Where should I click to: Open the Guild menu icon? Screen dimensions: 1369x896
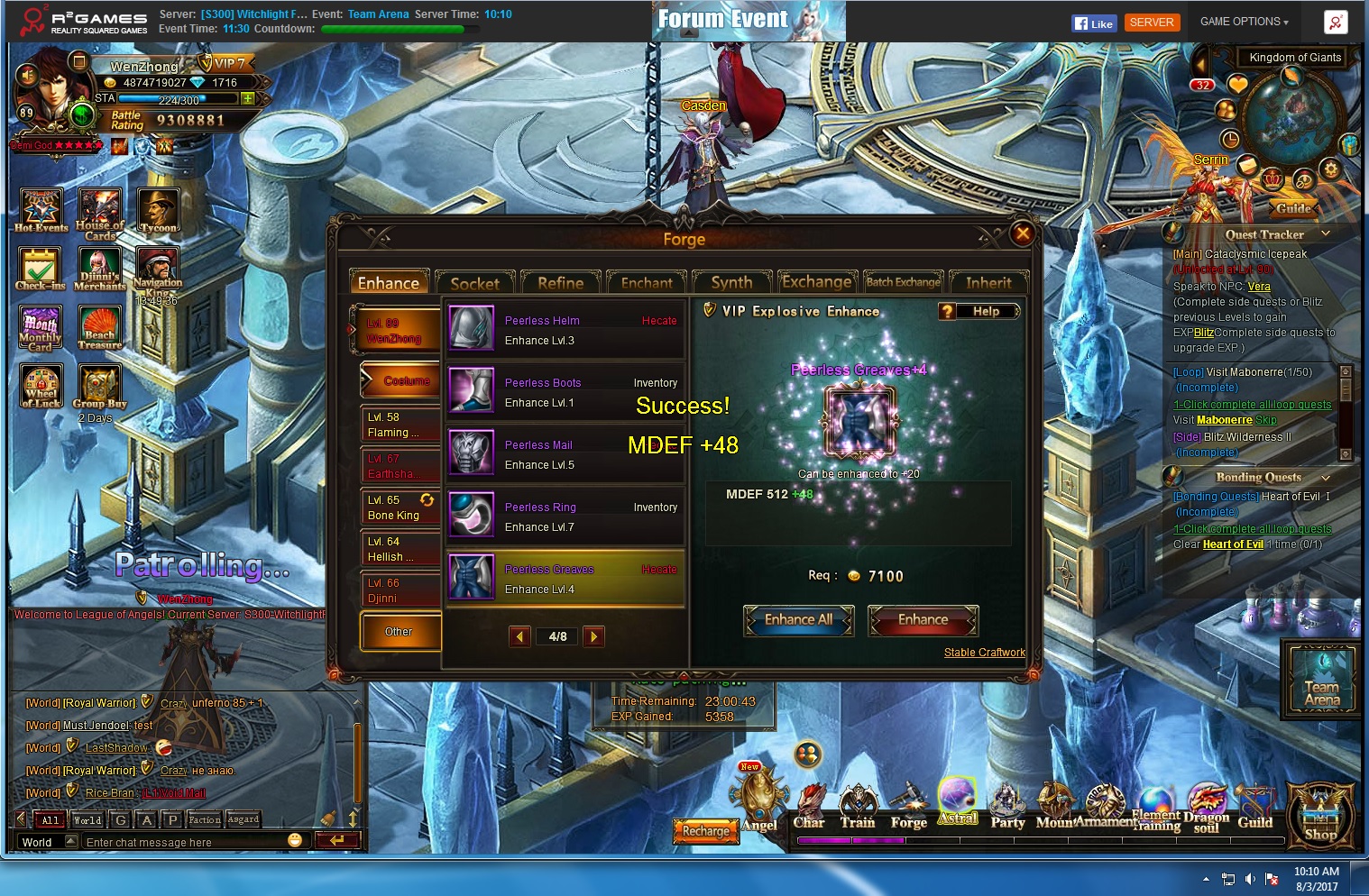point(1254,808)
